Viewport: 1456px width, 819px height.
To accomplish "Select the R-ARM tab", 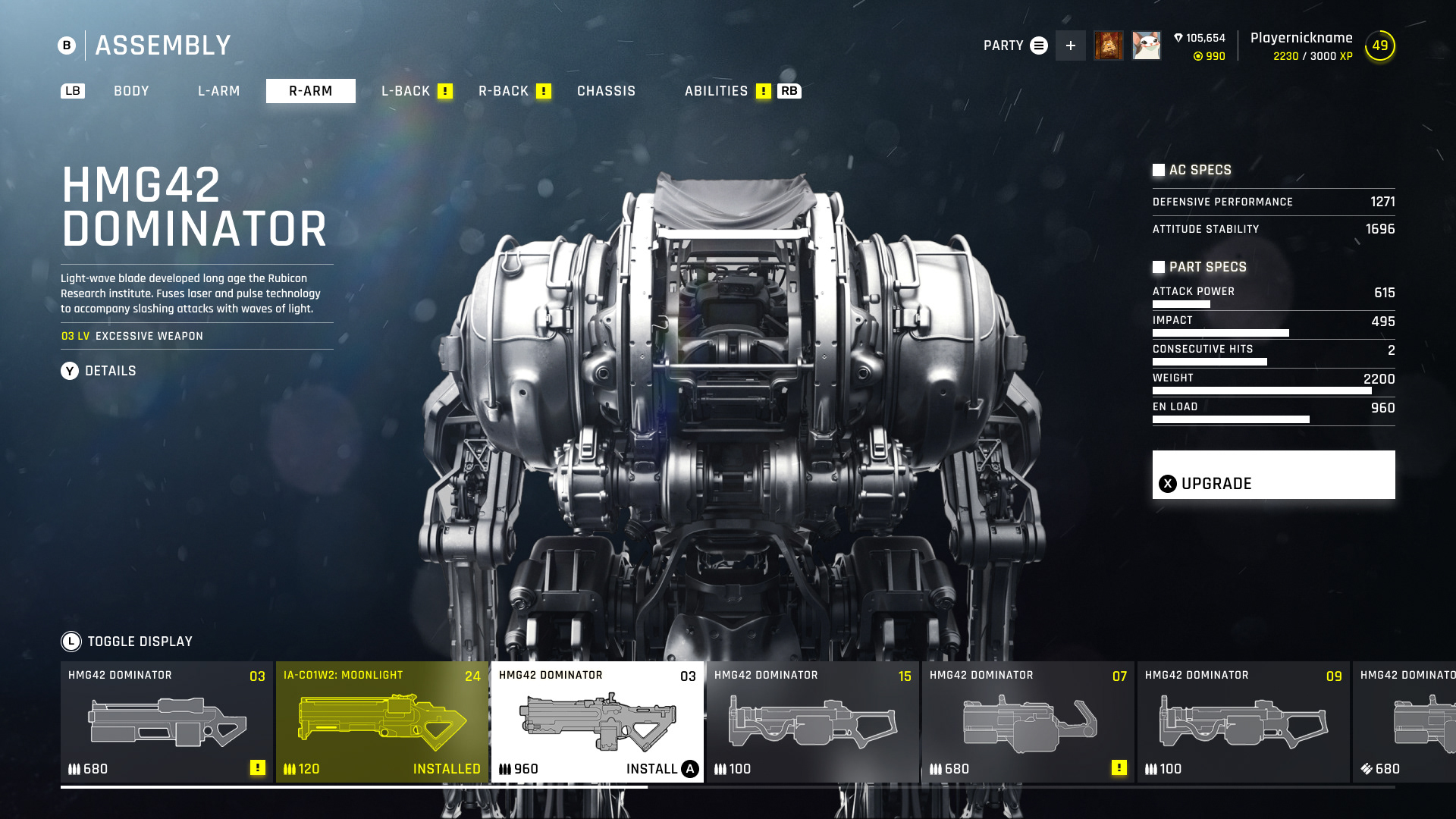I will coord(310,91).
